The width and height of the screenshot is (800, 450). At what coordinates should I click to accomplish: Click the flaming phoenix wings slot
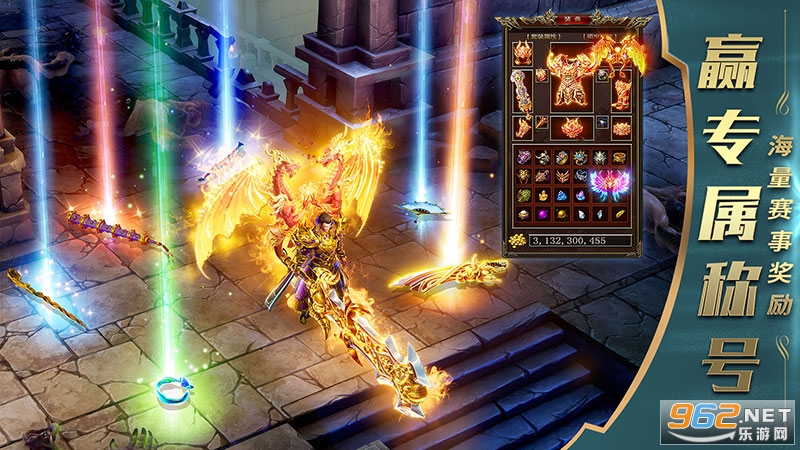617,55
